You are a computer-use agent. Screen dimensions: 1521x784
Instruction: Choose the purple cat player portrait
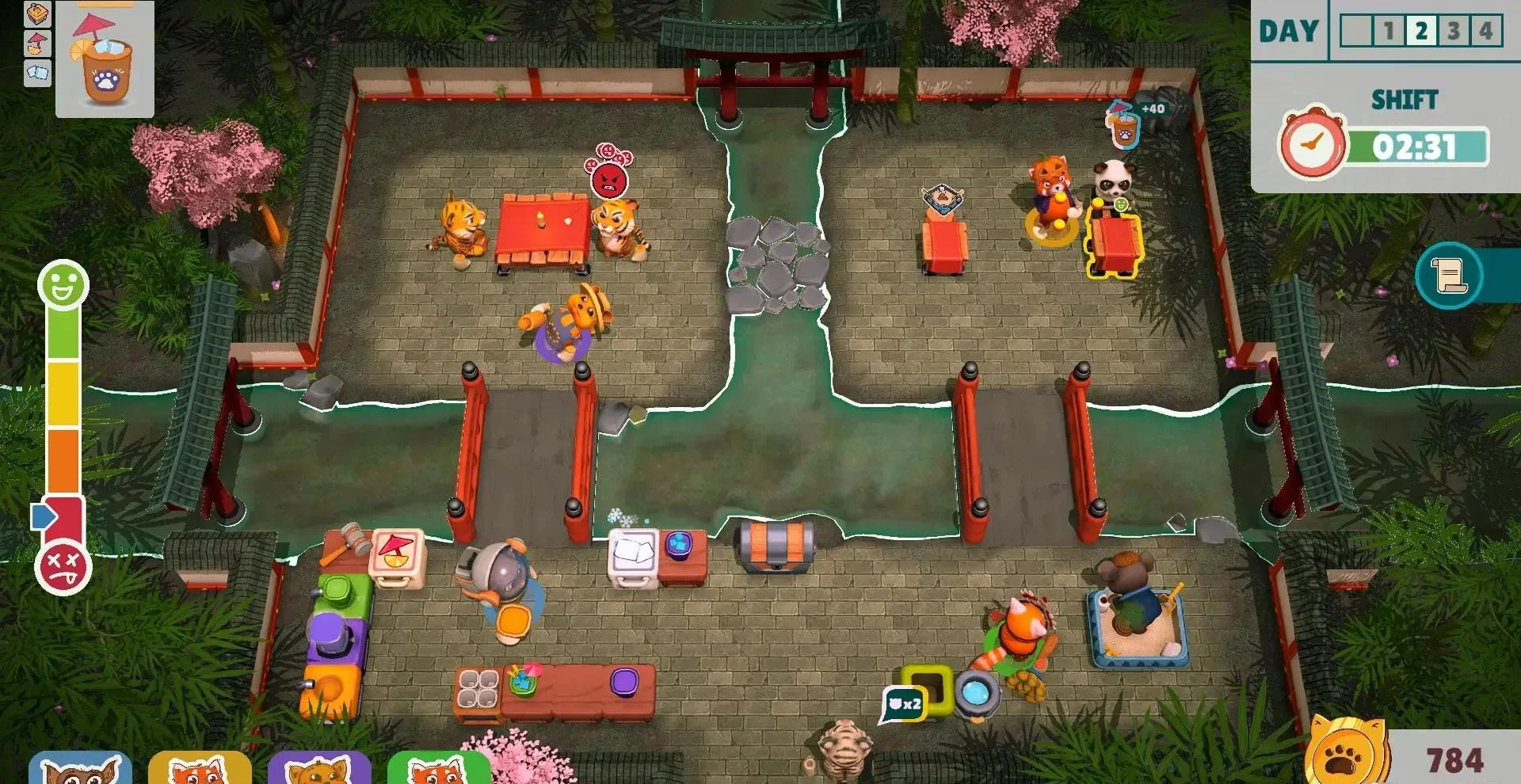pyautogui.click(x=318, y=768)
